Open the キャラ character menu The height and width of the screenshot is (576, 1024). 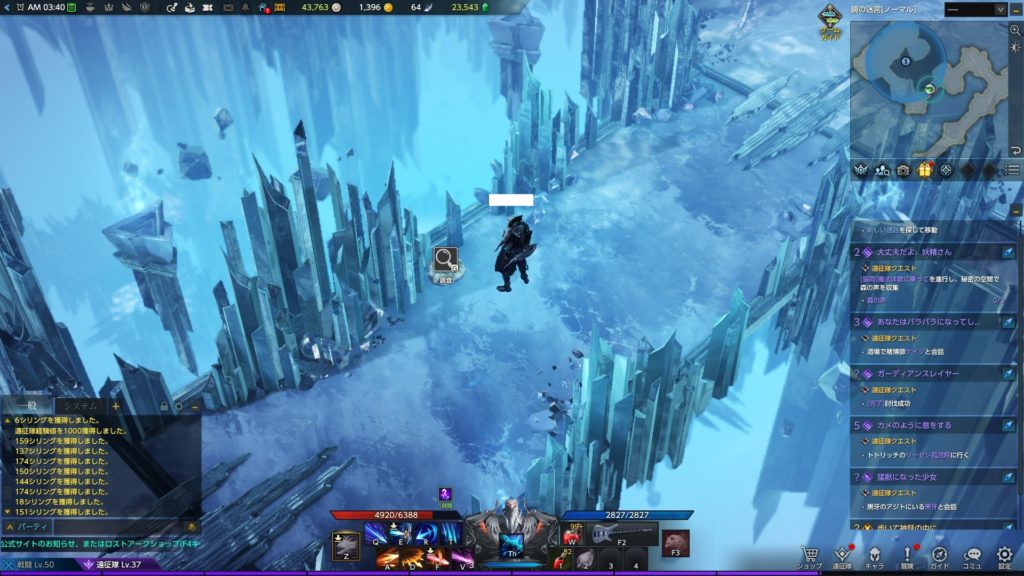(x=874, y=555)
